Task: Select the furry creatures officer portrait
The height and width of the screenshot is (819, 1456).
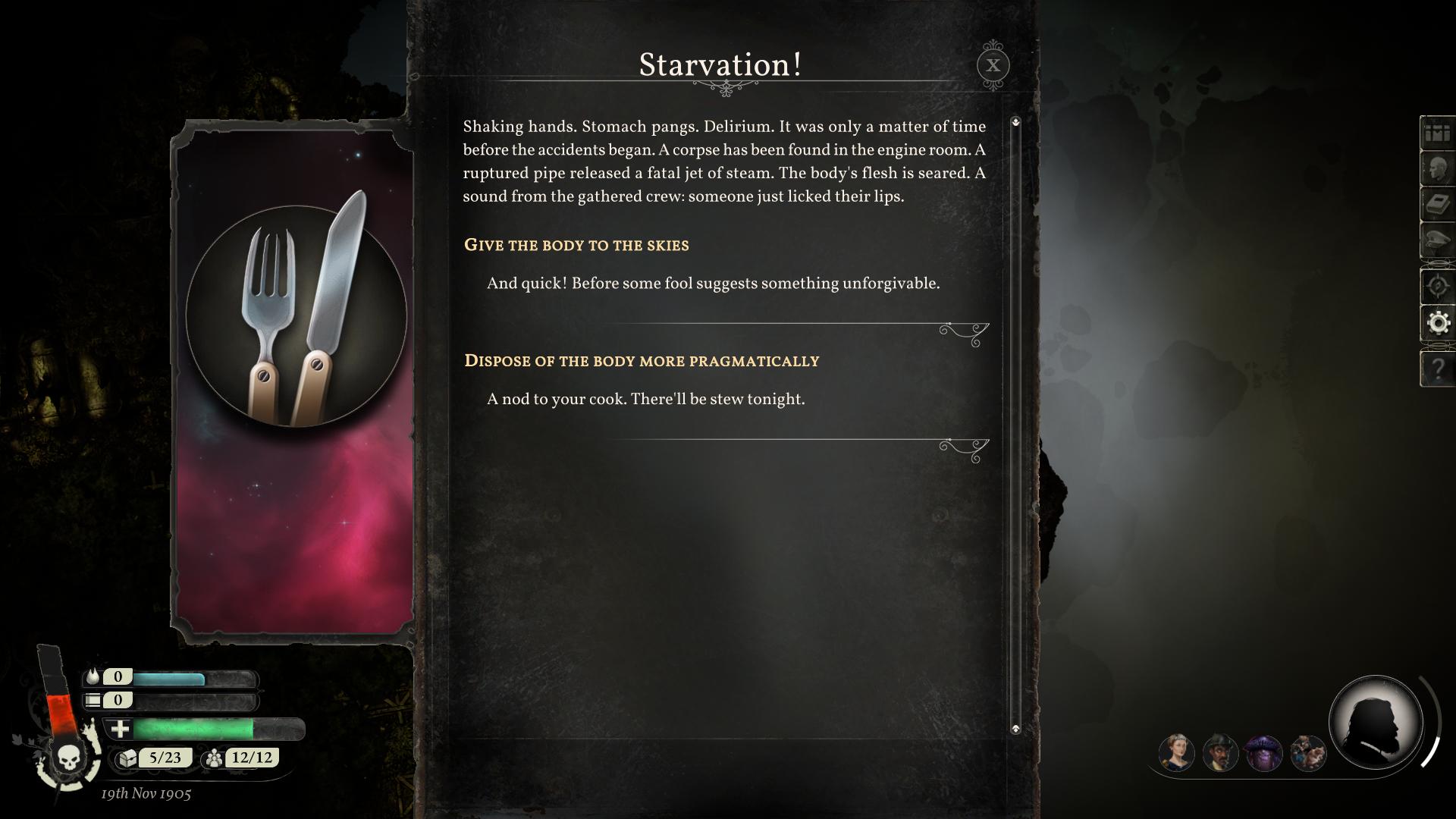Action: 1308,753
